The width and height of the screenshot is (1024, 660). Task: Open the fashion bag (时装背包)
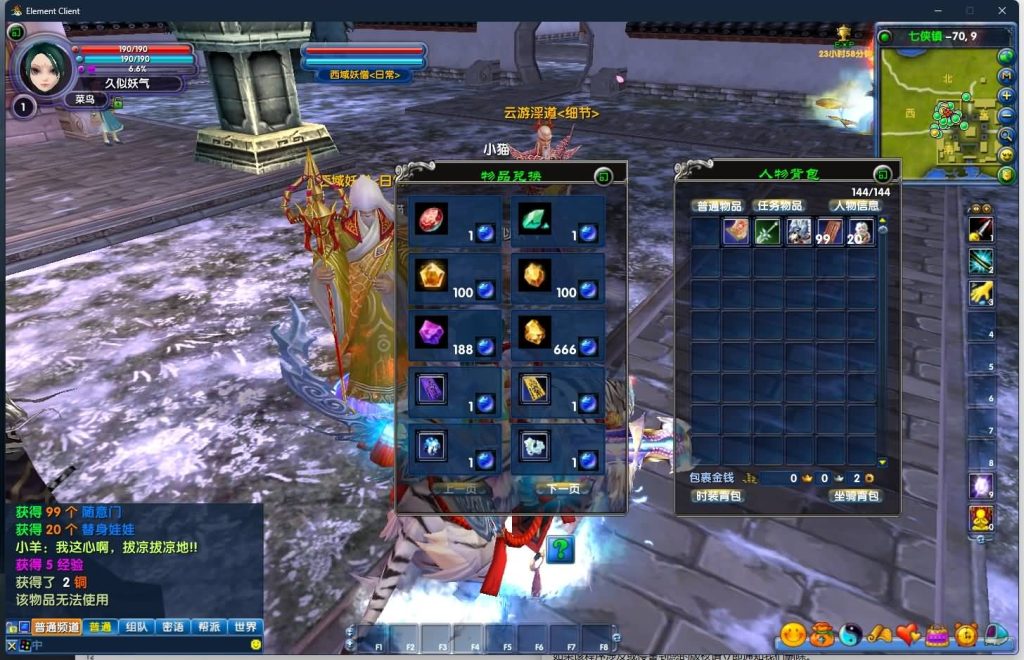717,496
